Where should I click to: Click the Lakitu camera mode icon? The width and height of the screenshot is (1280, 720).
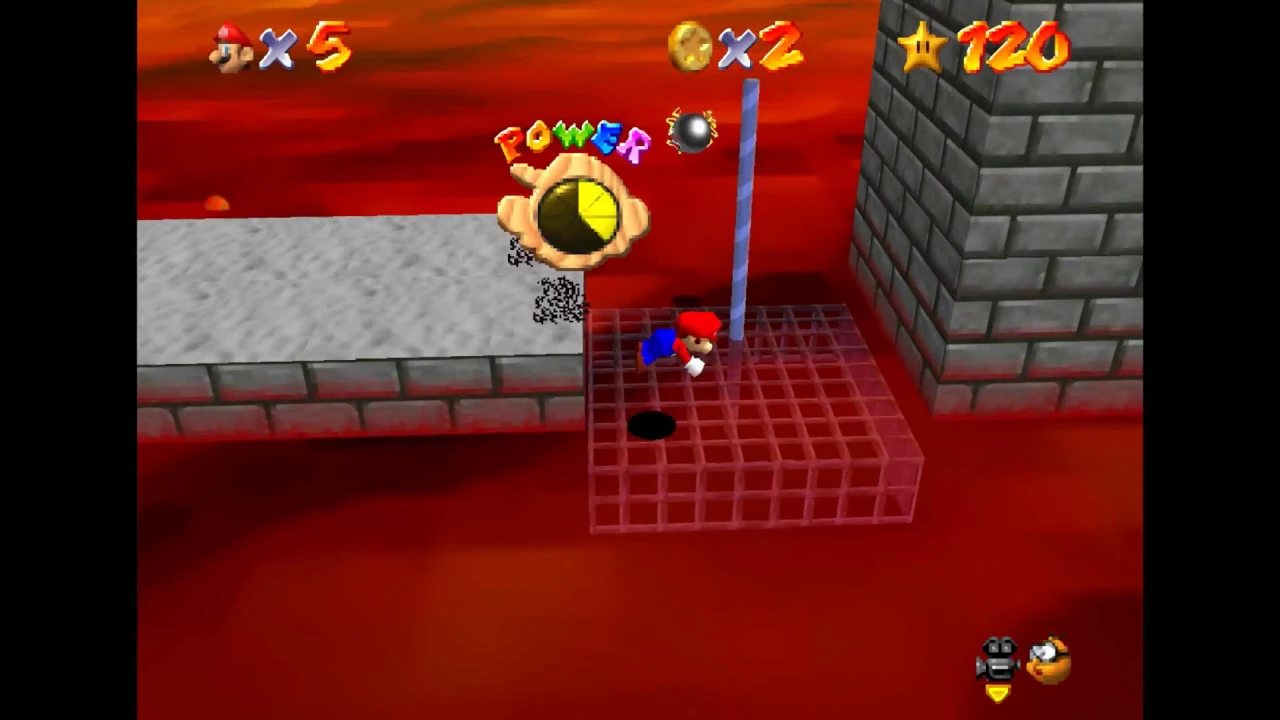[1048, 659]
